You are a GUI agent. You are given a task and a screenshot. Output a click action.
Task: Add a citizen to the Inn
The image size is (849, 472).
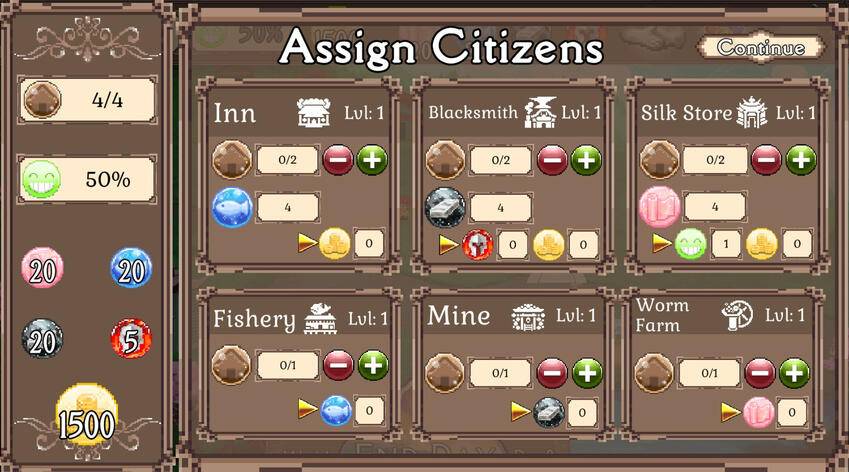pyautogui.click(x=373, y=159)
